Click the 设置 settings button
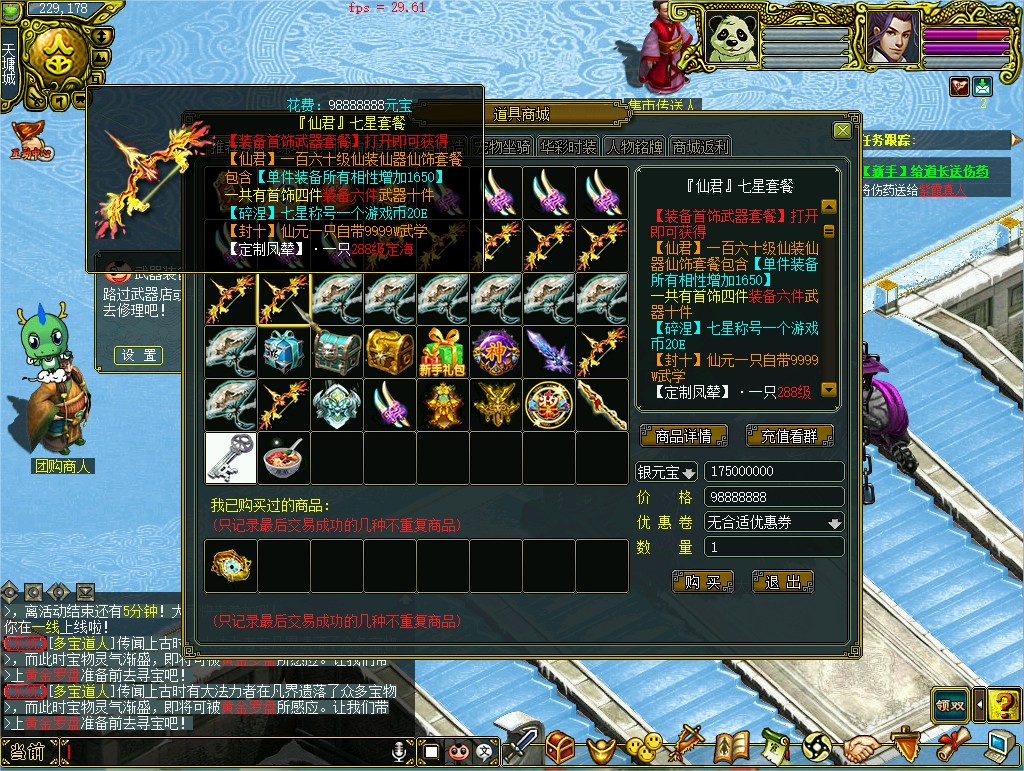Viewport: 1024px width, 771px height. pyautogui.click(x=138, y=355)
